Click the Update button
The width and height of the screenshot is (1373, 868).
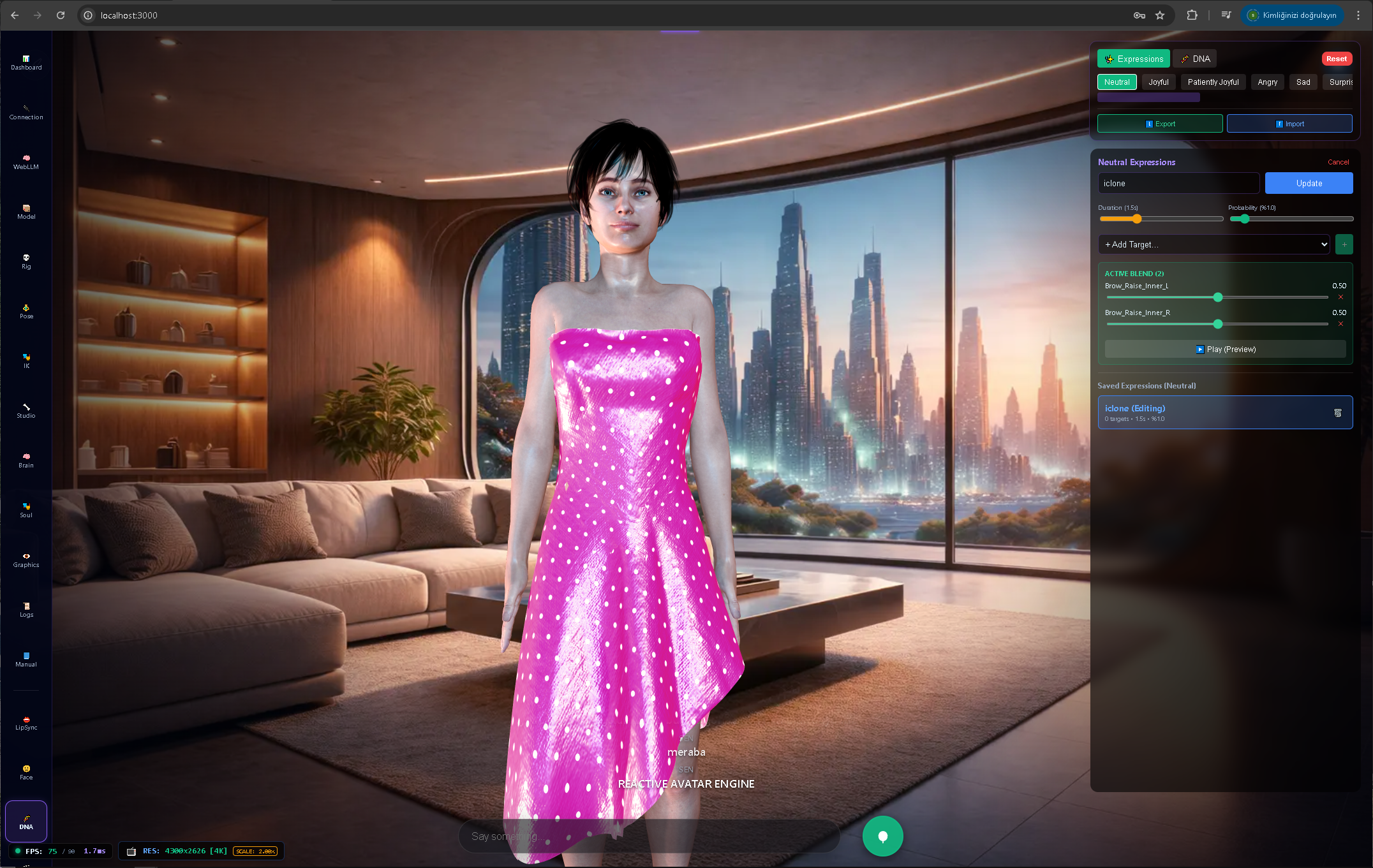tap(1309, 183)
